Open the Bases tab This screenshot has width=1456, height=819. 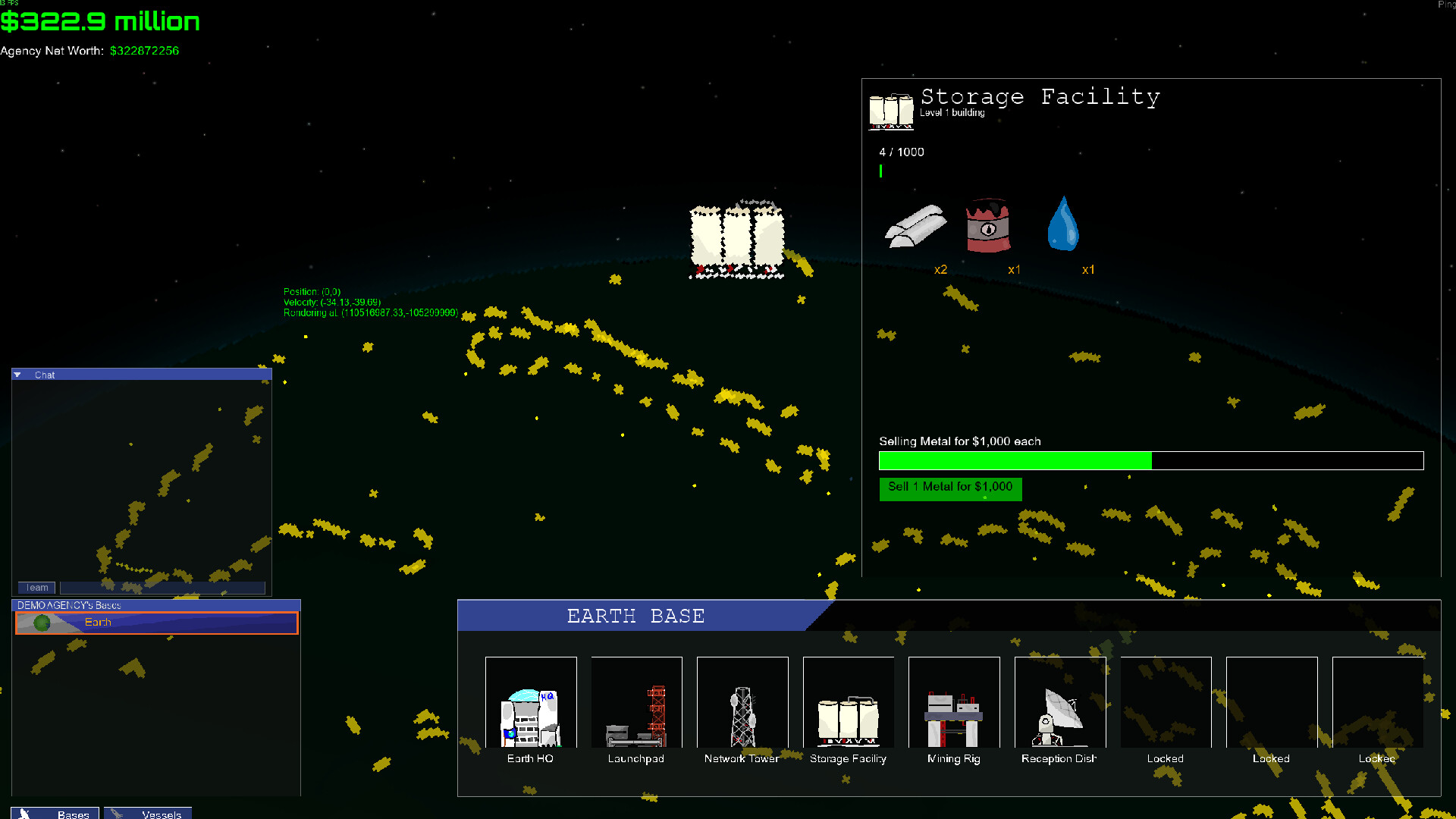tap(54, 814)
